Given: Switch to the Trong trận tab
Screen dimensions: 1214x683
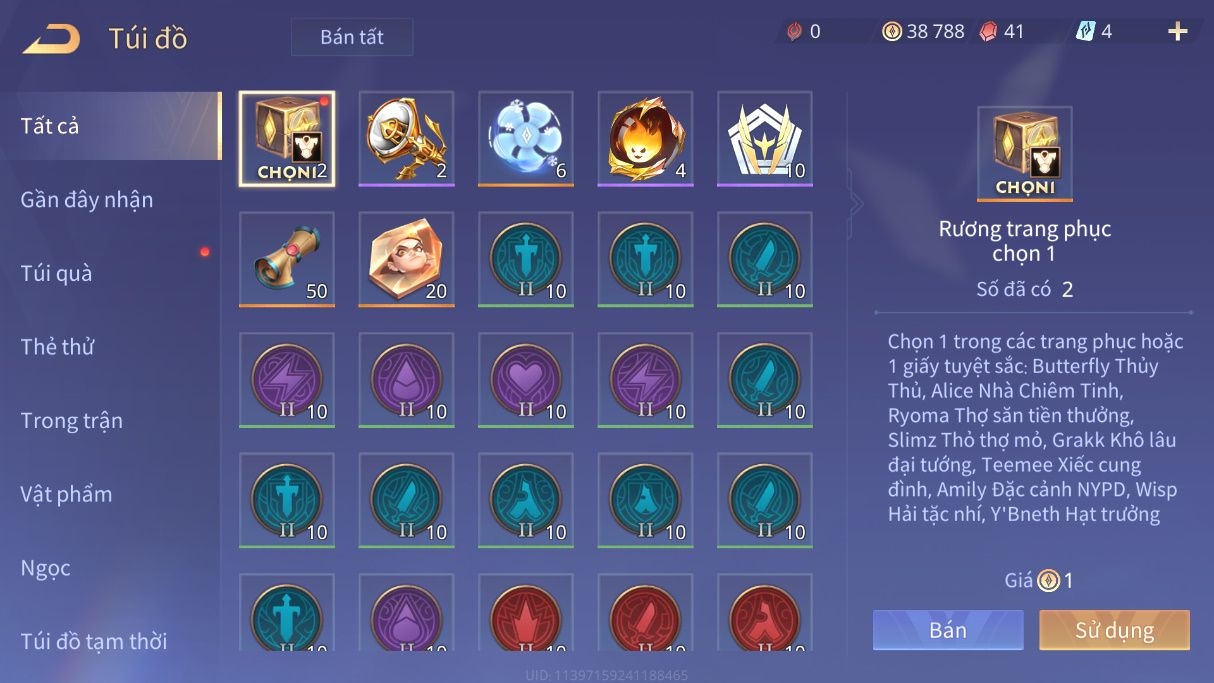Looking at the screenshot, I should click(x=72, y=420).
